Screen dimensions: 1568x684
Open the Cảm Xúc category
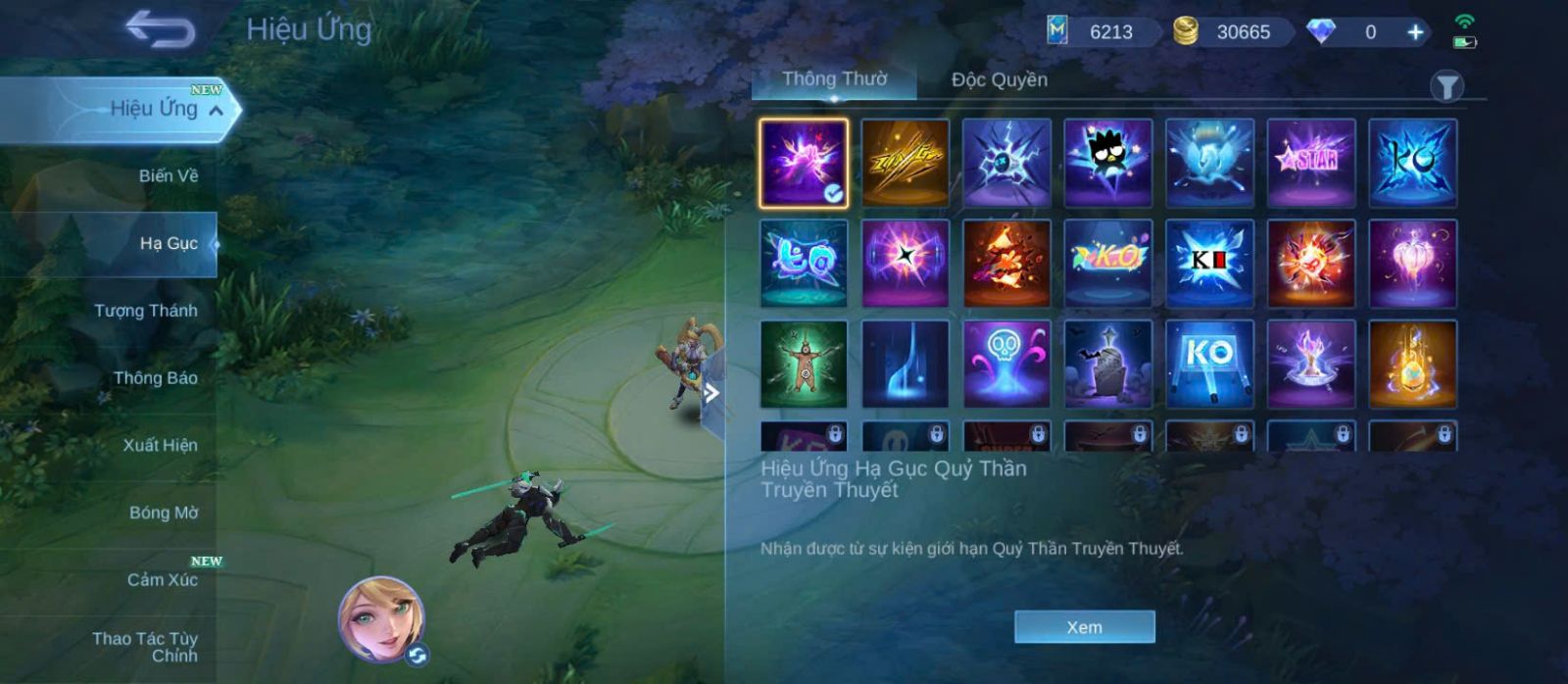[x=162, y=580]
